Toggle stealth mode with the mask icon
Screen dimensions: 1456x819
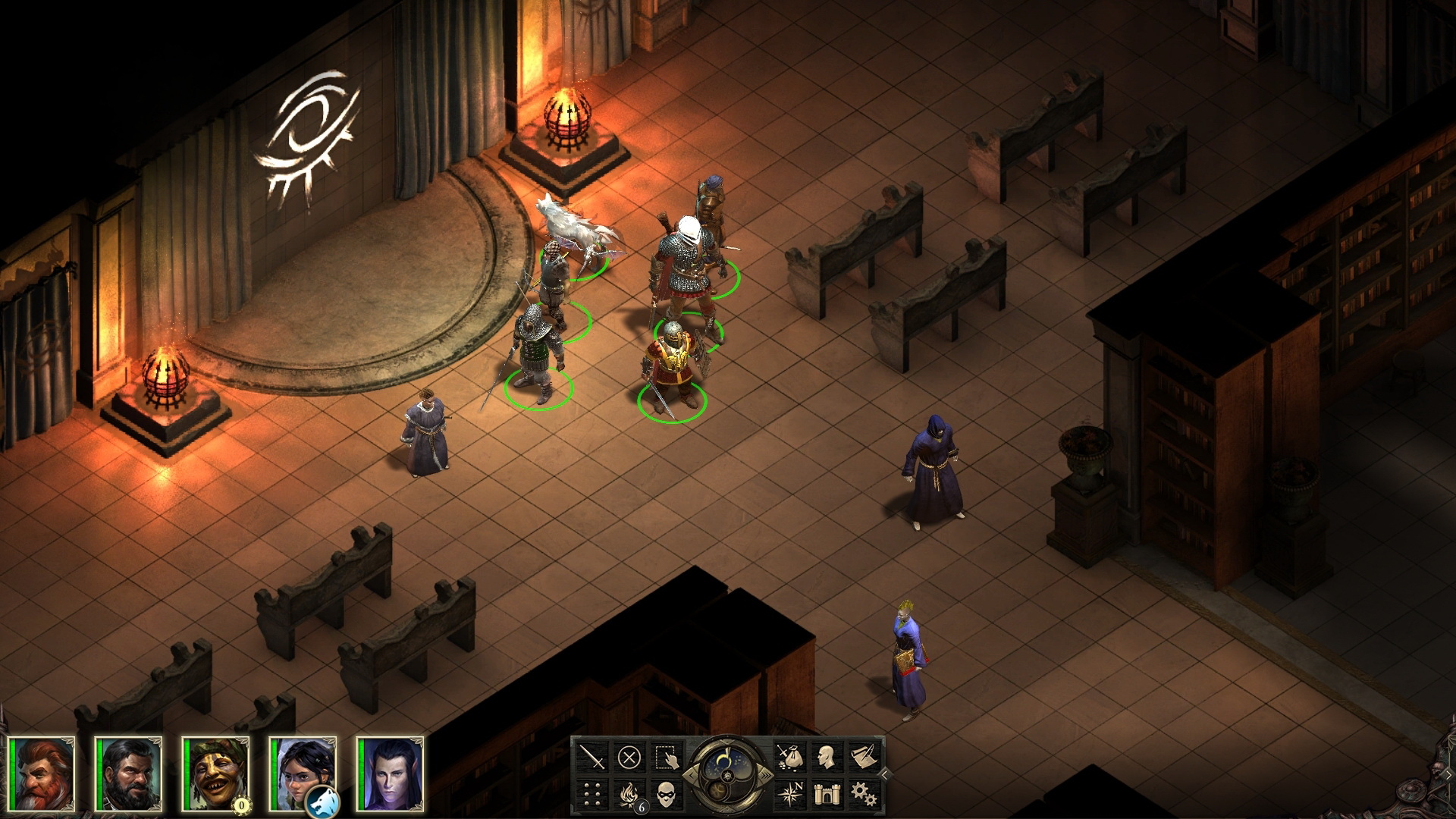coord(667,795)
